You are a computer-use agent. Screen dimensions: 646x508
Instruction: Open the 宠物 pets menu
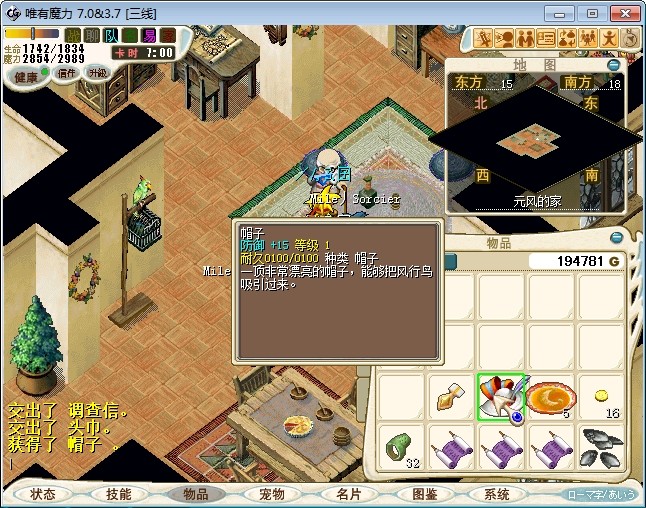pos(272,494)
